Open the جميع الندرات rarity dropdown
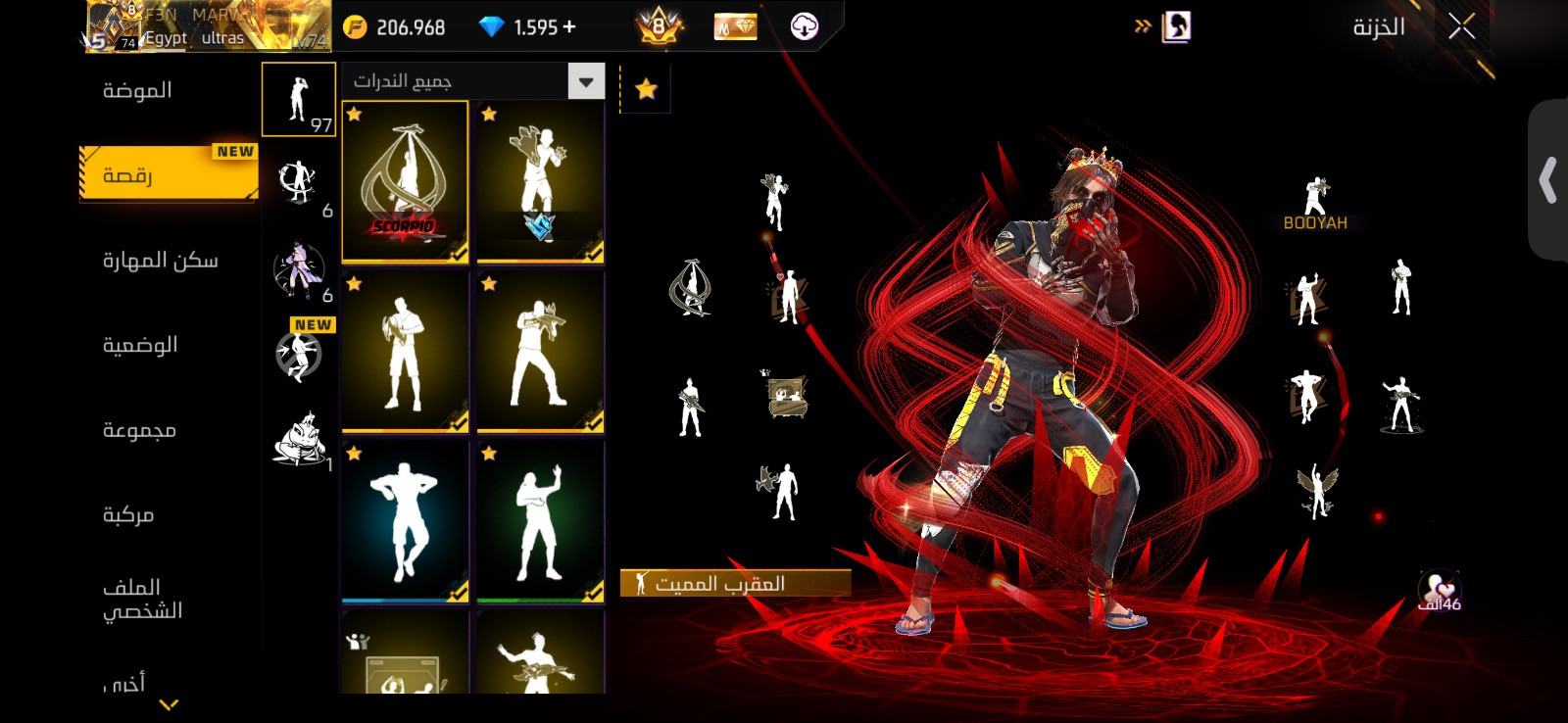The image size is (1568, 723). coord(472,81)
